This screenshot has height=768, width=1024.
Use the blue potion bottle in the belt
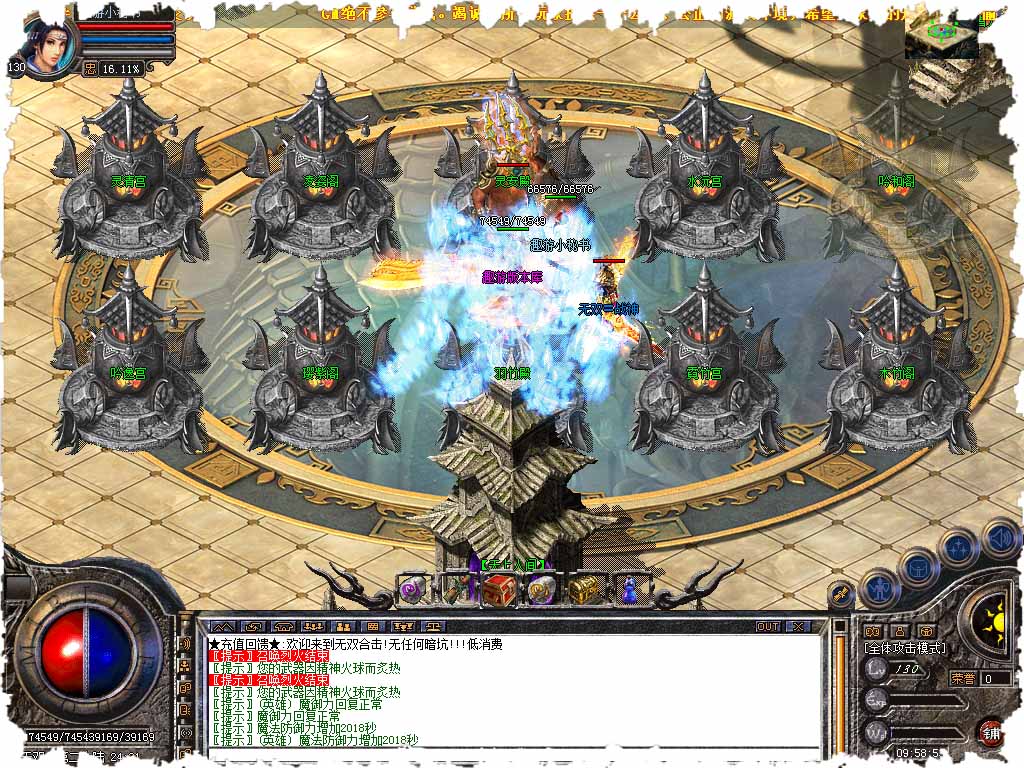(x=627, y=590)
